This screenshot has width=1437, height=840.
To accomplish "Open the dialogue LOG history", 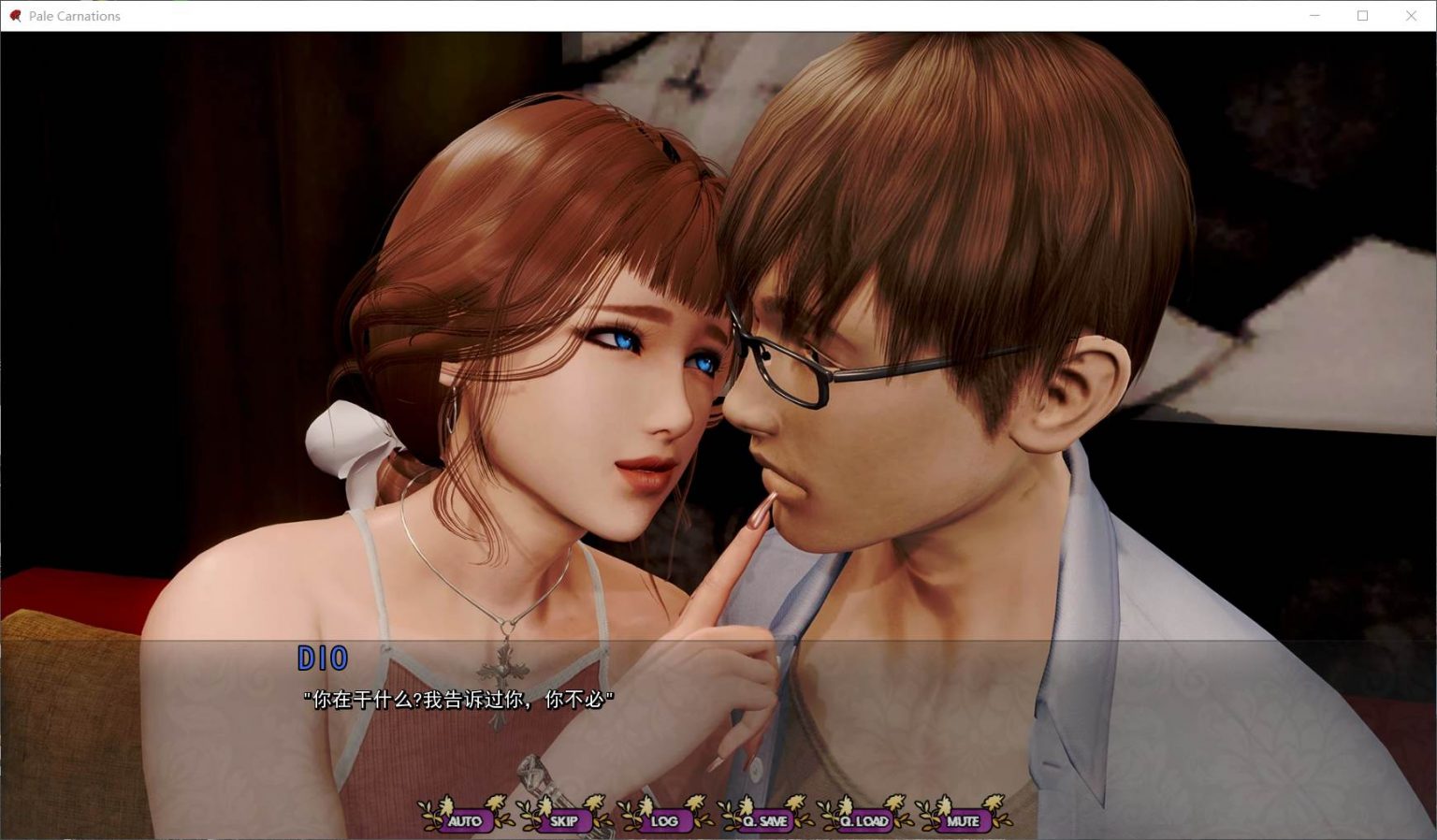I will [x=666, y=820].
